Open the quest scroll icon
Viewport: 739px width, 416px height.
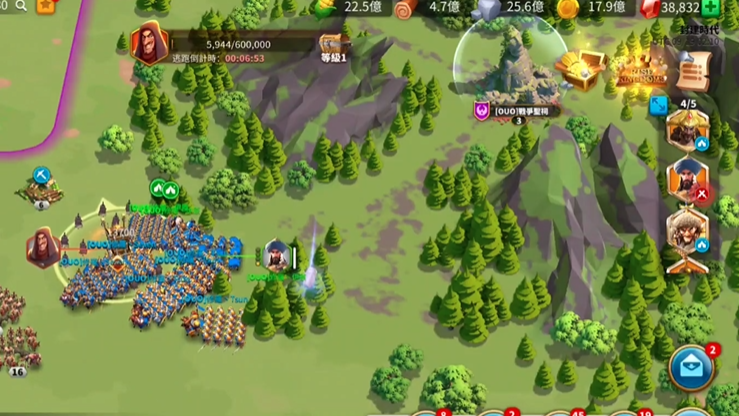[x=690, y=68]
